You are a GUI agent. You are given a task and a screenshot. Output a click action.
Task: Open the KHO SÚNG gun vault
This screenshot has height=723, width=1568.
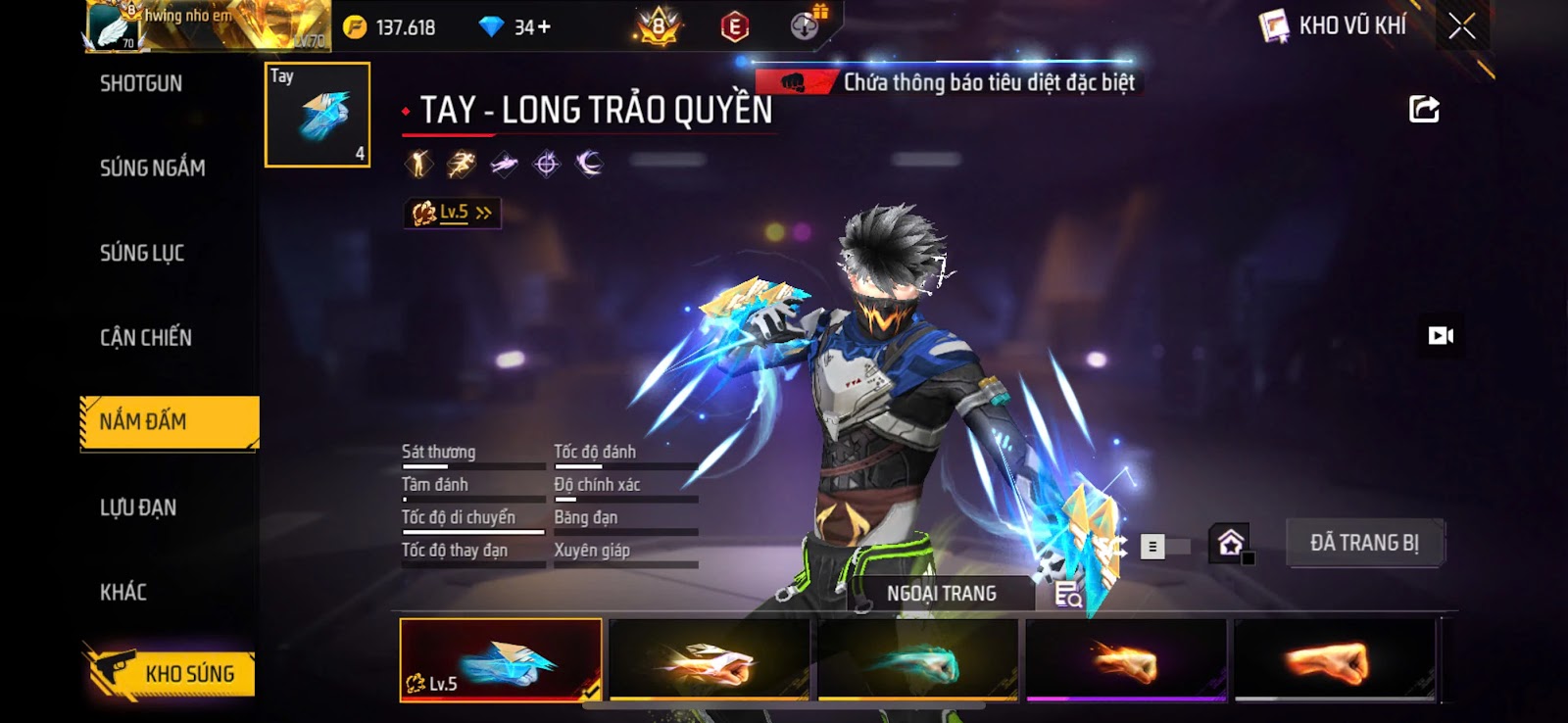(x=171, y=673)
